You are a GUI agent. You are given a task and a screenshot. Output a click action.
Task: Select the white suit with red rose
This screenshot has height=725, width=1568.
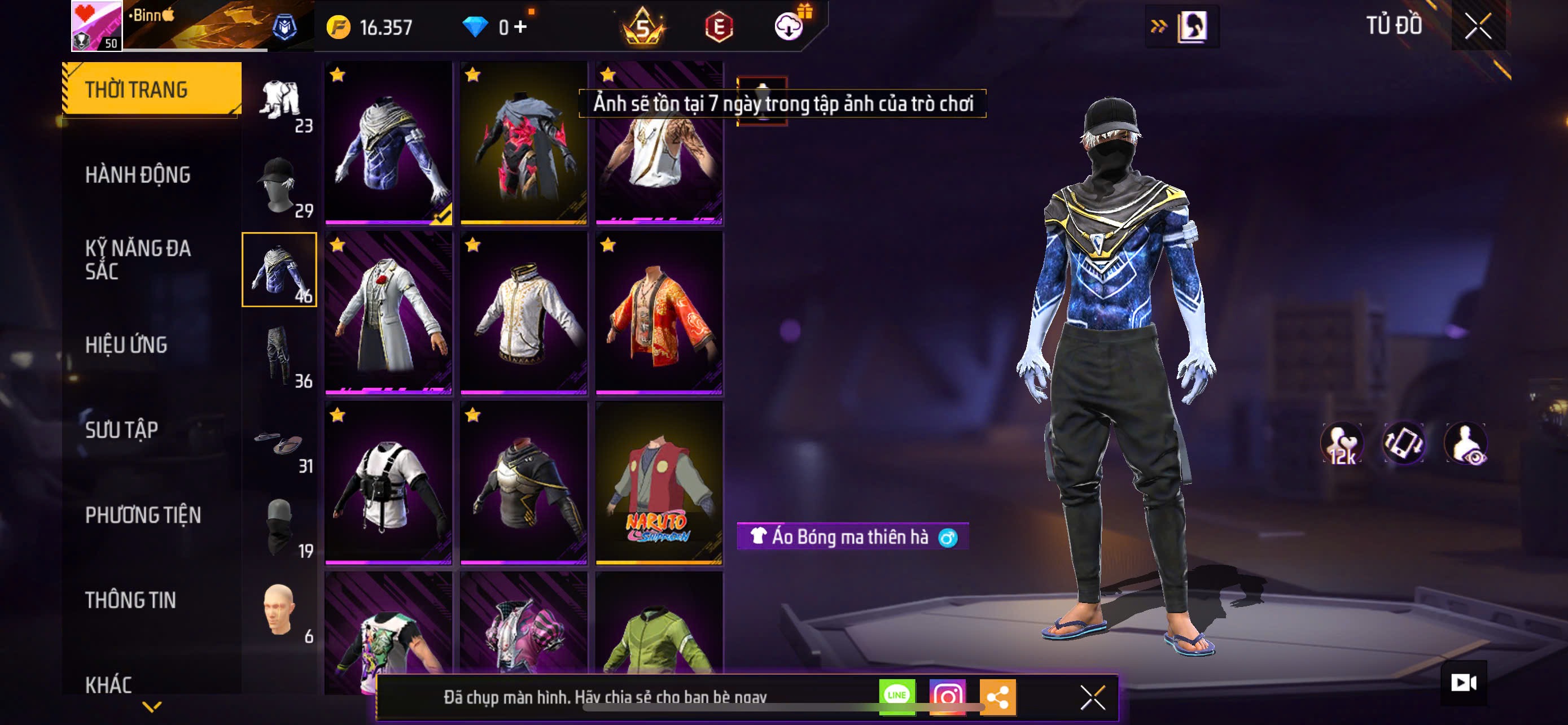point(388,313)
